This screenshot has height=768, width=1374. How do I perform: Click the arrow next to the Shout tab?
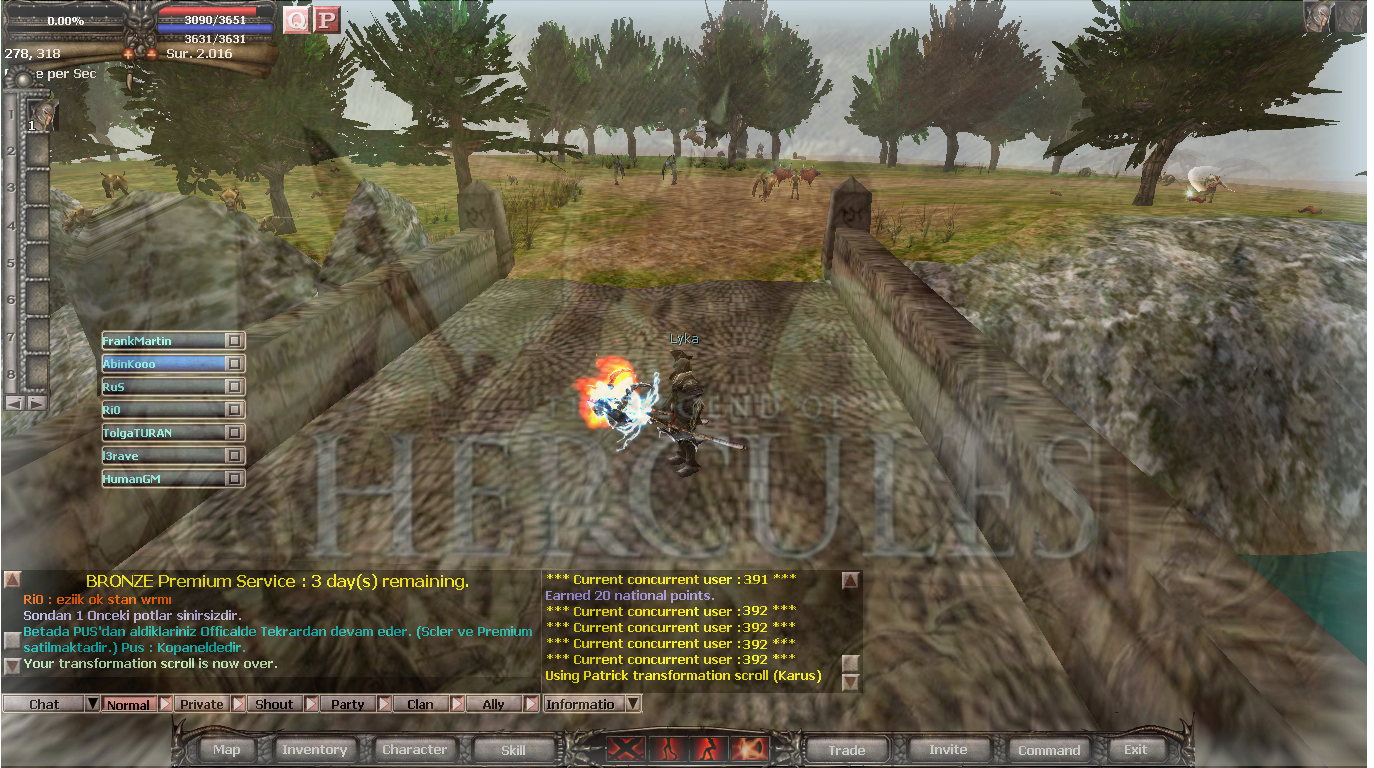click(x=311, y=703)
